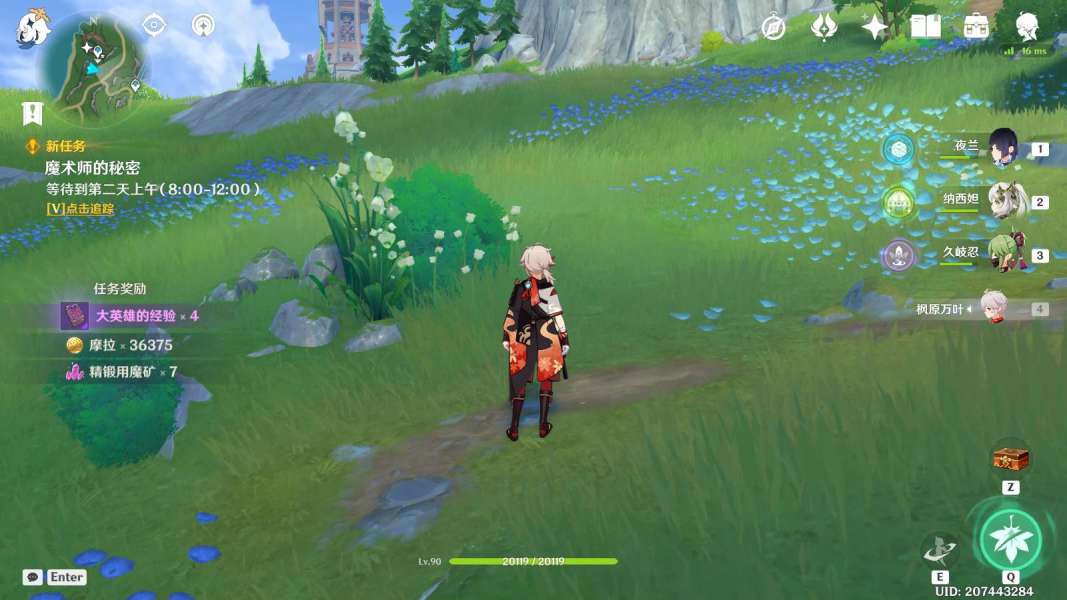Open the Wish four-pointed star icon

[x=874, y=27]
